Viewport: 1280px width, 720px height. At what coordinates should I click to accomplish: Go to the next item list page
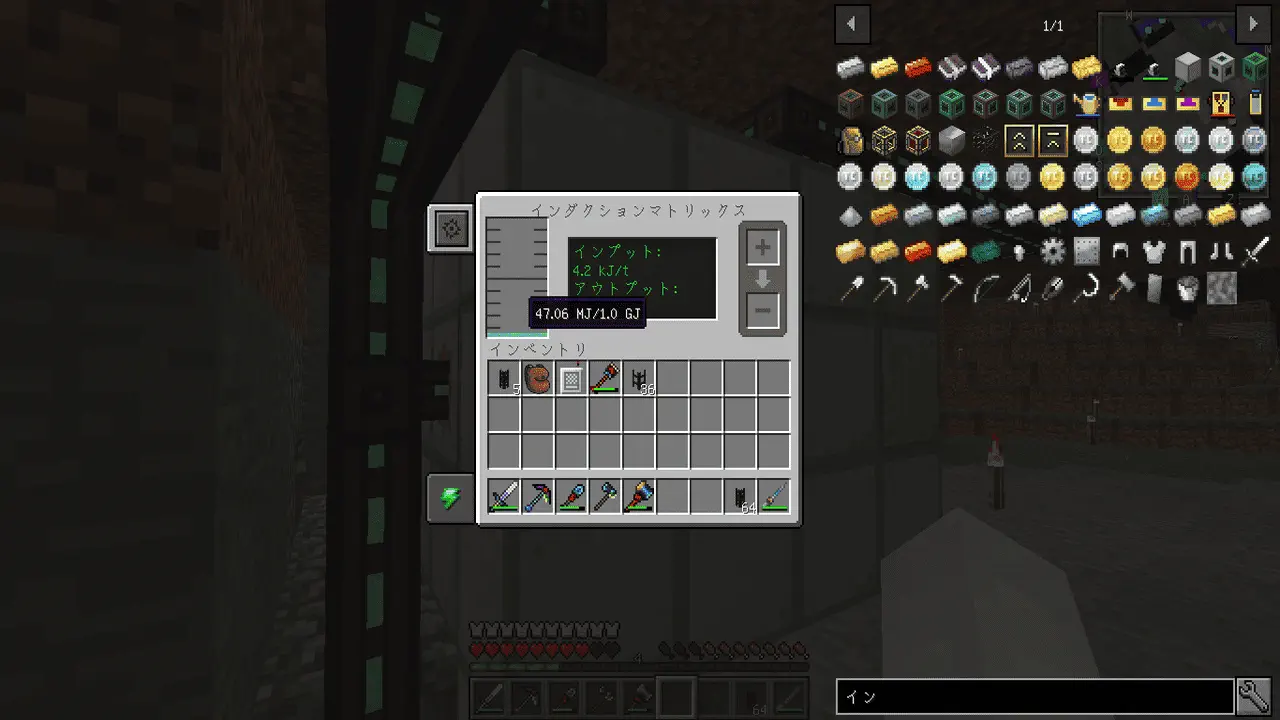(x=1253, y=24)
